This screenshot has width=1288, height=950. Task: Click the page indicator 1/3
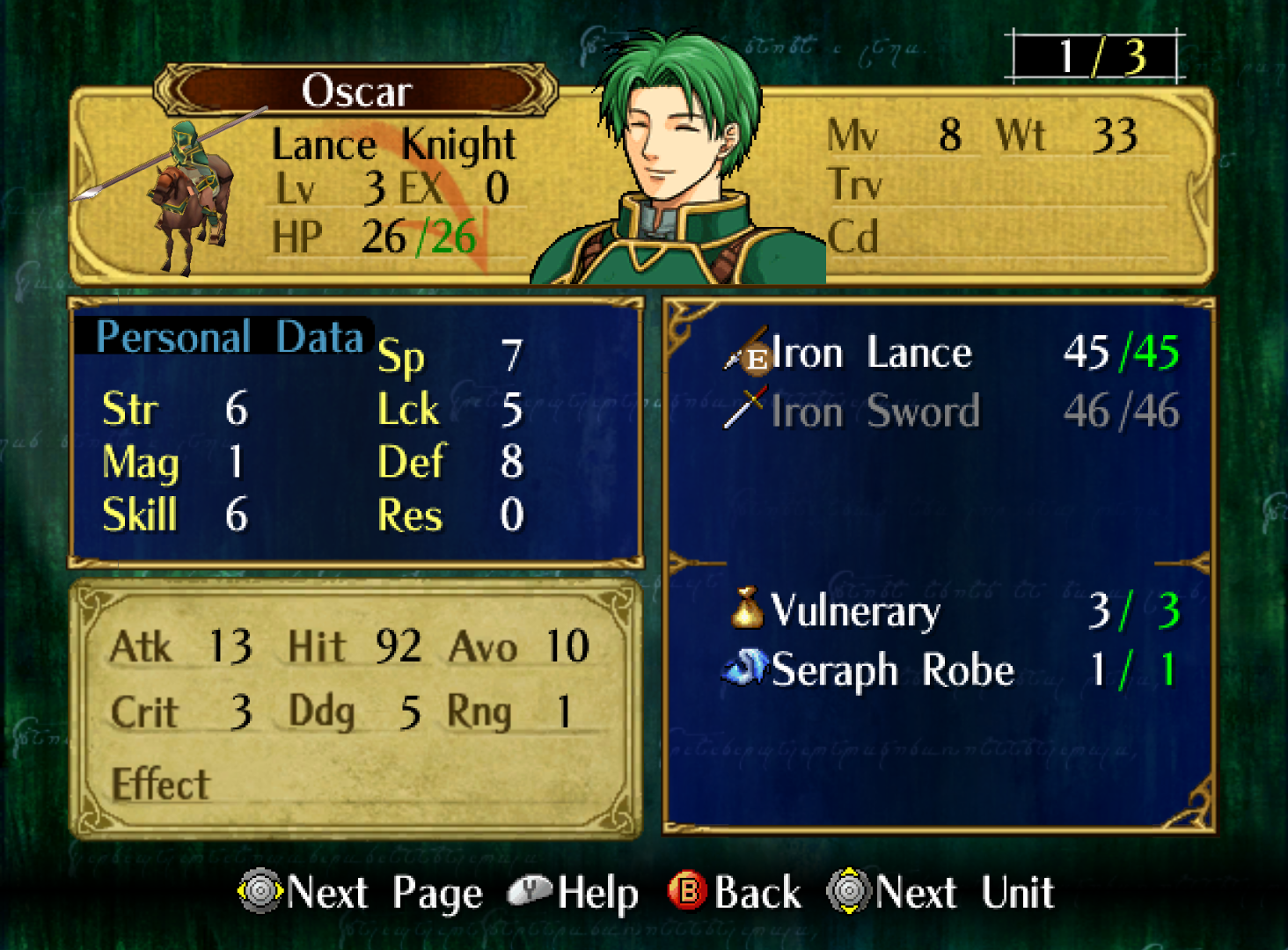(1096, 57)
